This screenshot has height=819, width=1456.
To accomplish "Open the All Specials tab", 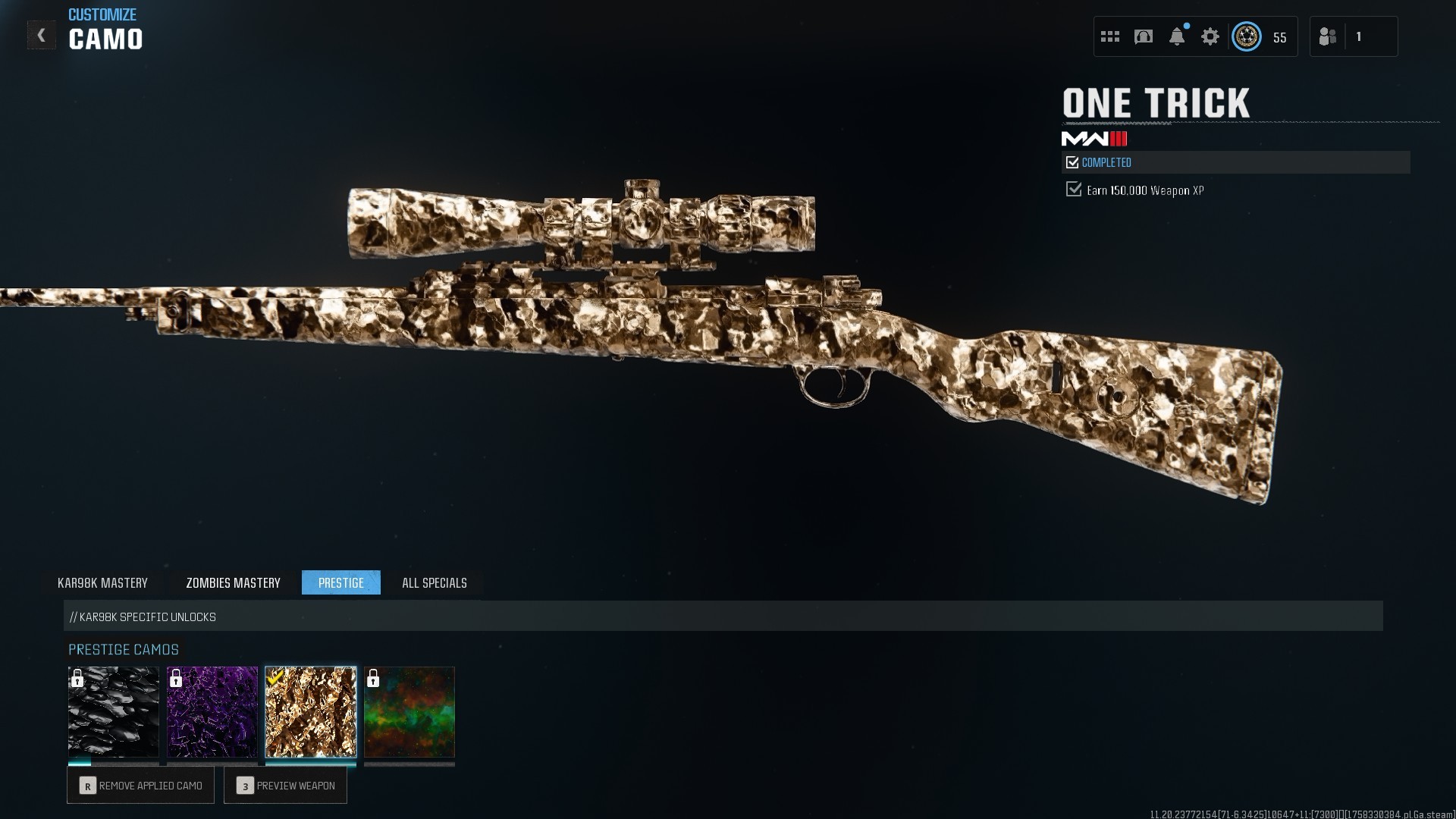I will tap(435, 582).
